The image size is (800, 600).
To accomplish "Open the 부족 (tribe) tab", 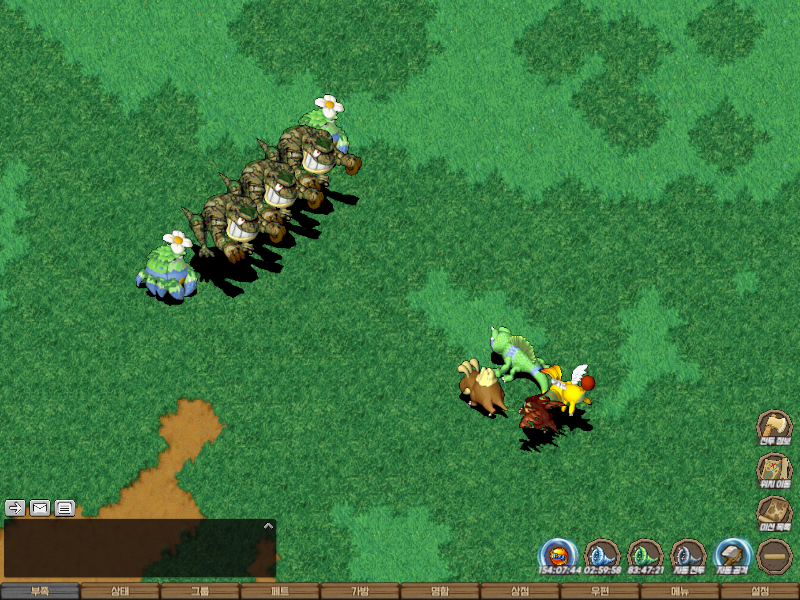I will 40,591.
